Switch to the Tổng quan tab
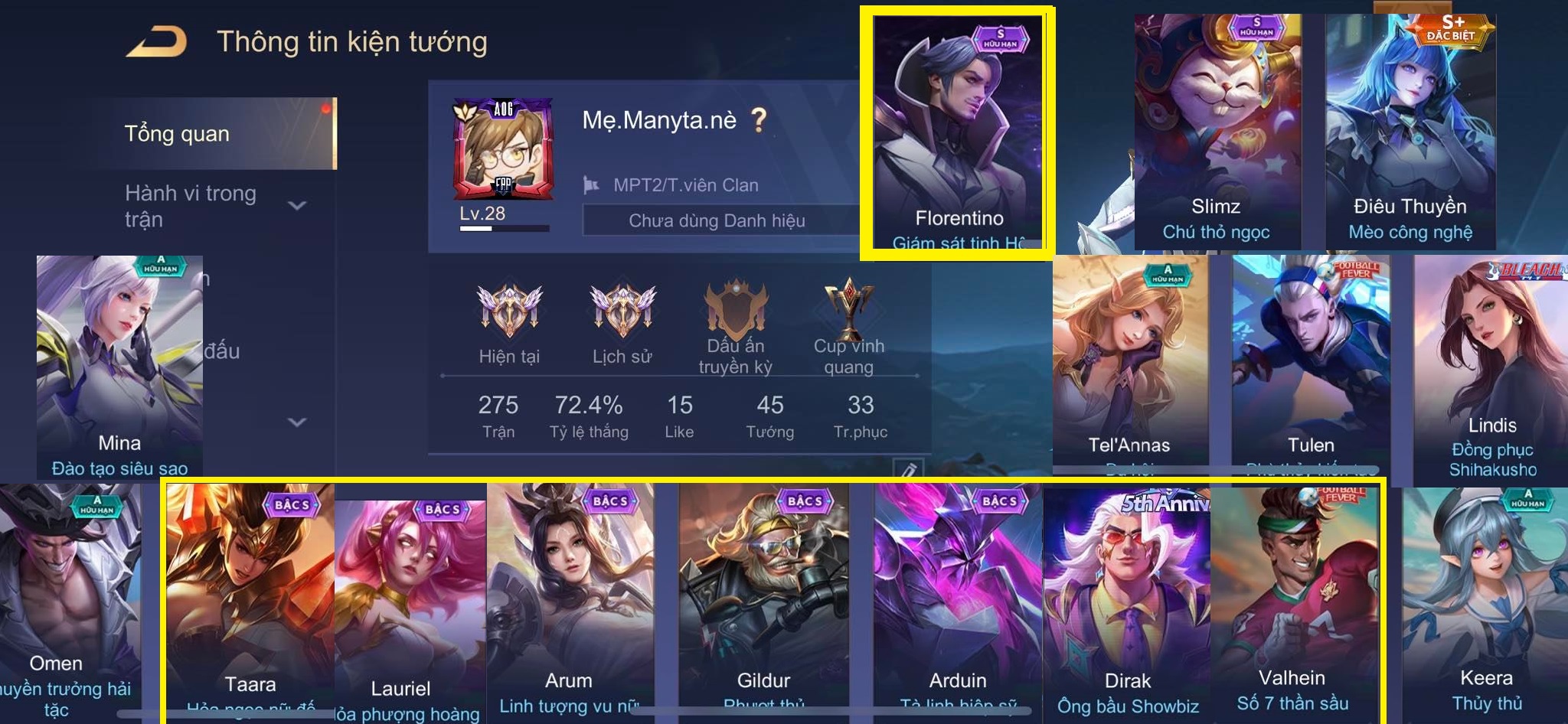Screen dimensions: 1568x724 click(178, 134)
